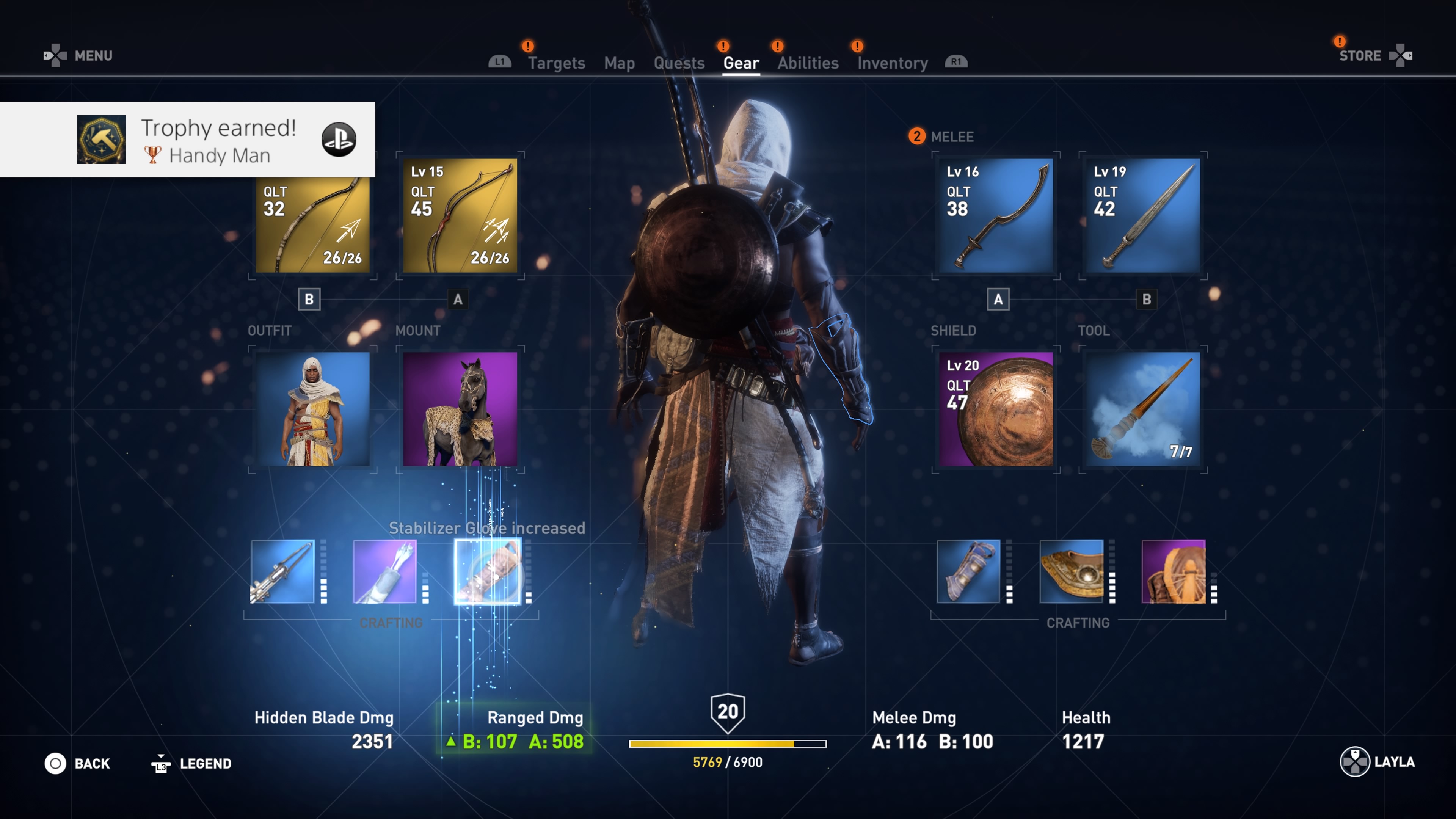
Task: Open the STORE in the top right corner
Action: [x=1360, y=55]
